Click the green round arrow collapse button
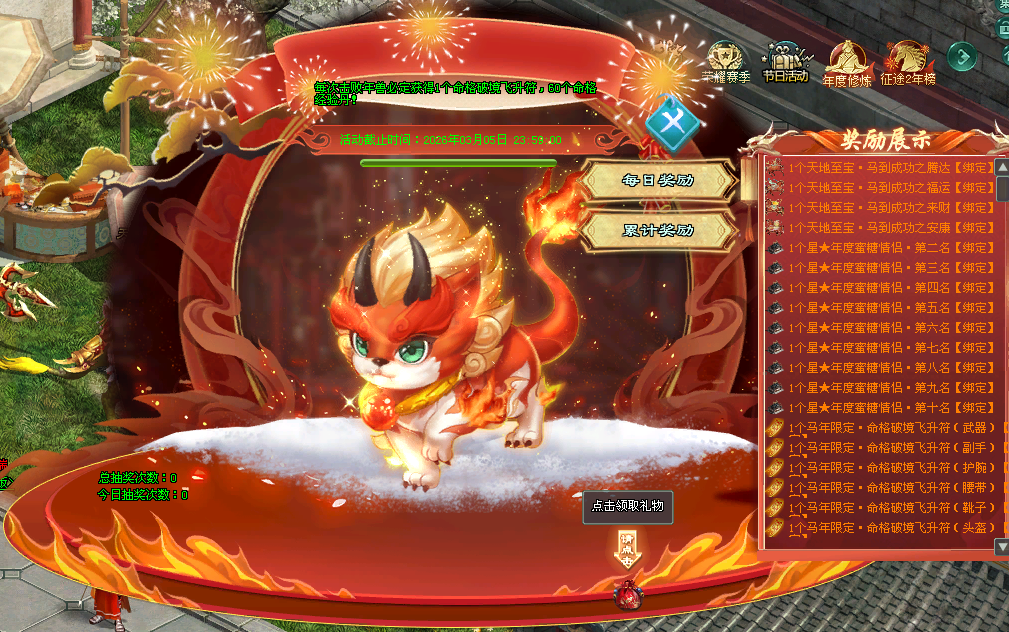Image resolution: width=1009 pixels, height=632 pixels. [x=962, y=56]
